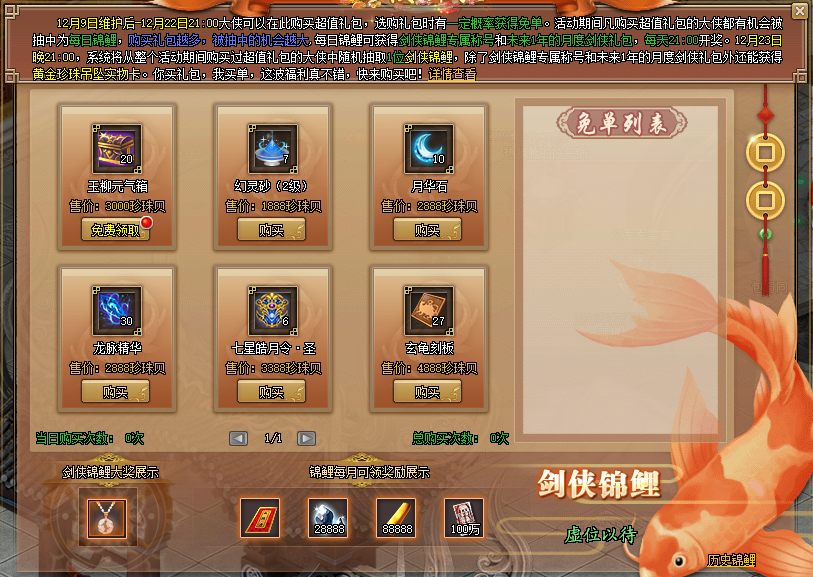Inspect the 100万 reward icon
Image resolution: width=813 pixels, height=577 pixels.
click(463, 517)
